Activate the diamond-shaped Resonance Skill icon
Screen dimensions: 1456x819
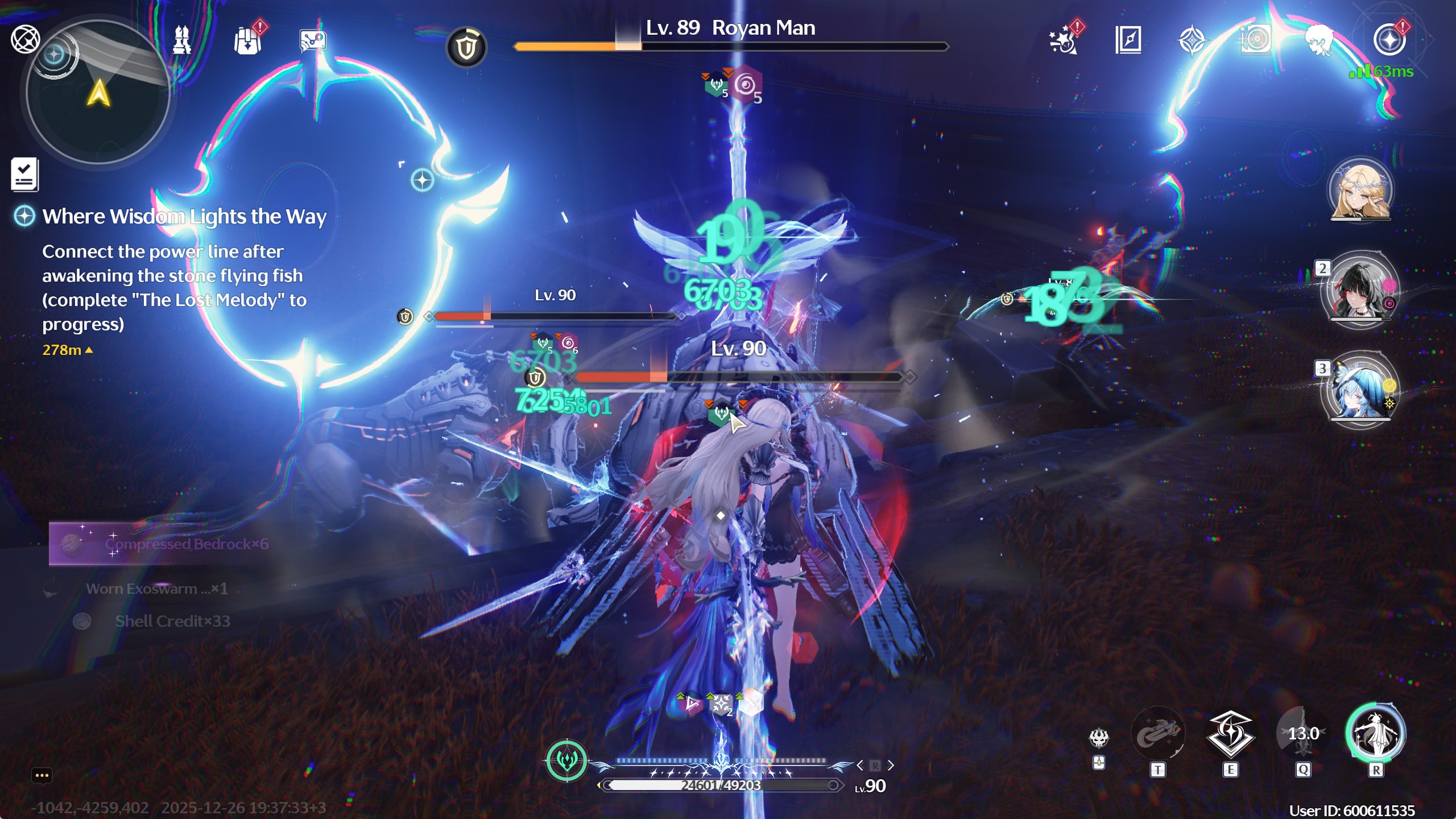[1230, 734]
